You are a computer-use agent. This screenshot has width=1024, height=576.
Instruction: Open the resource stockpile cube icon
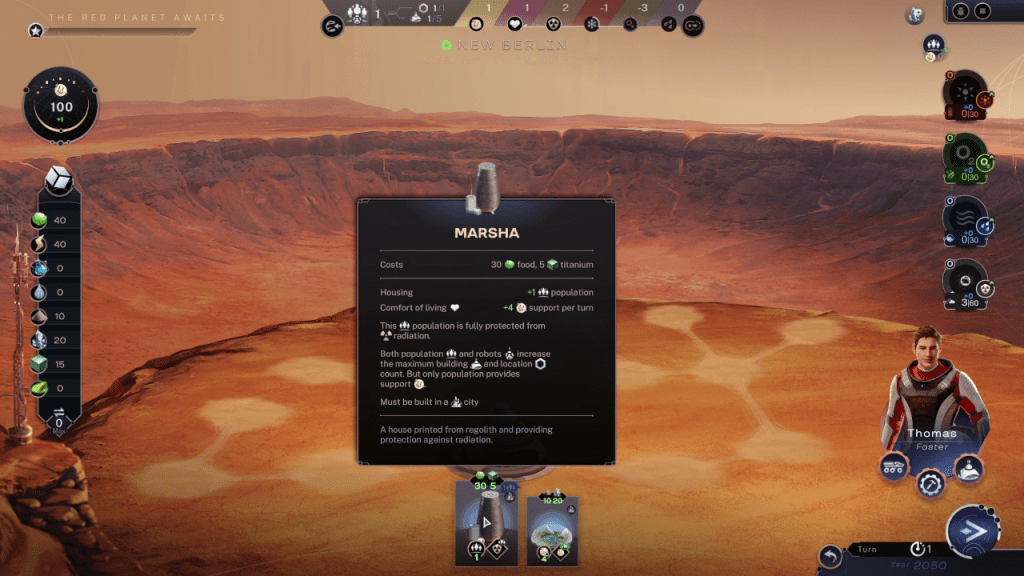coord(59,180)
